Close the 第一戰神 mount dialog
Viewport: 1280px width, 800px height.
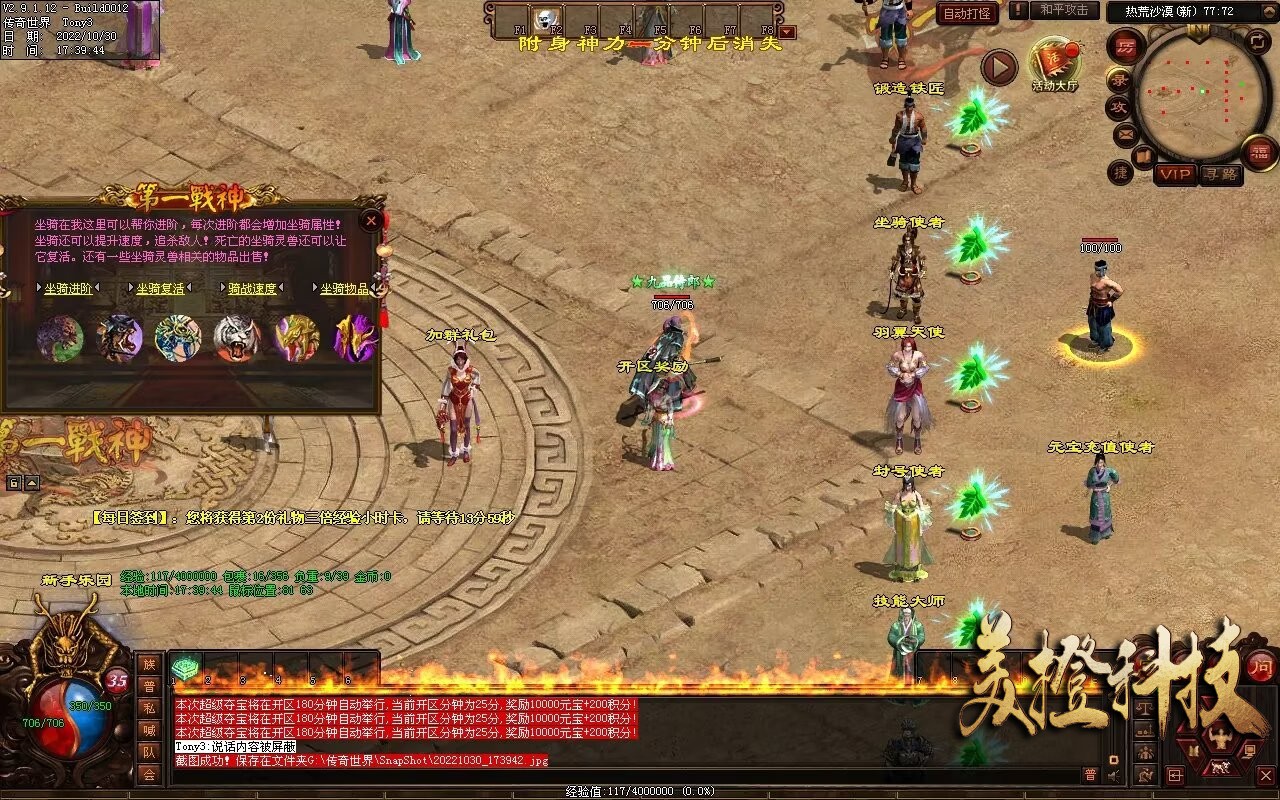(372, 220)
